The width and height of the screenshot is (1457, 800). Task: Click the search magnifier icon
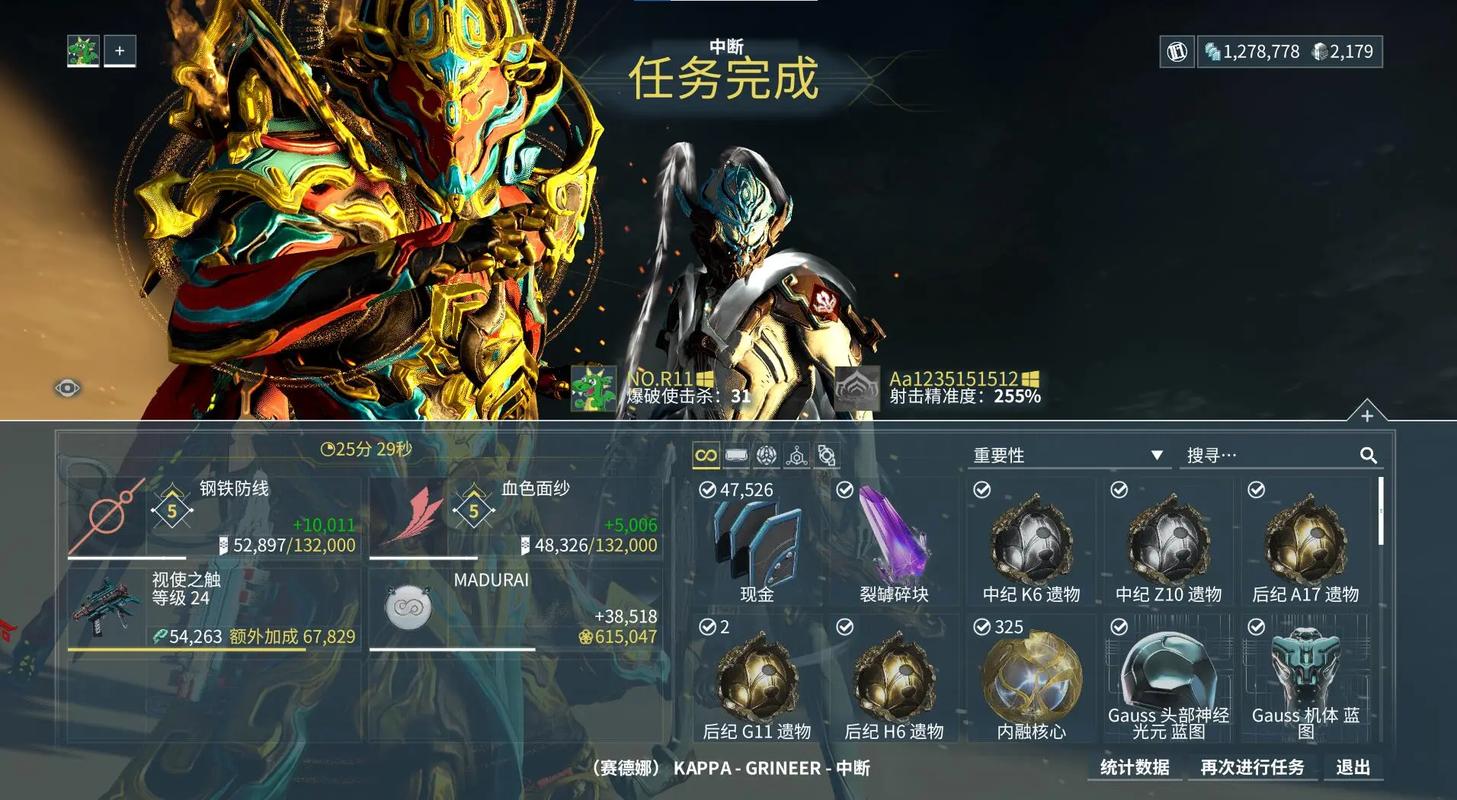[1368, 455]
